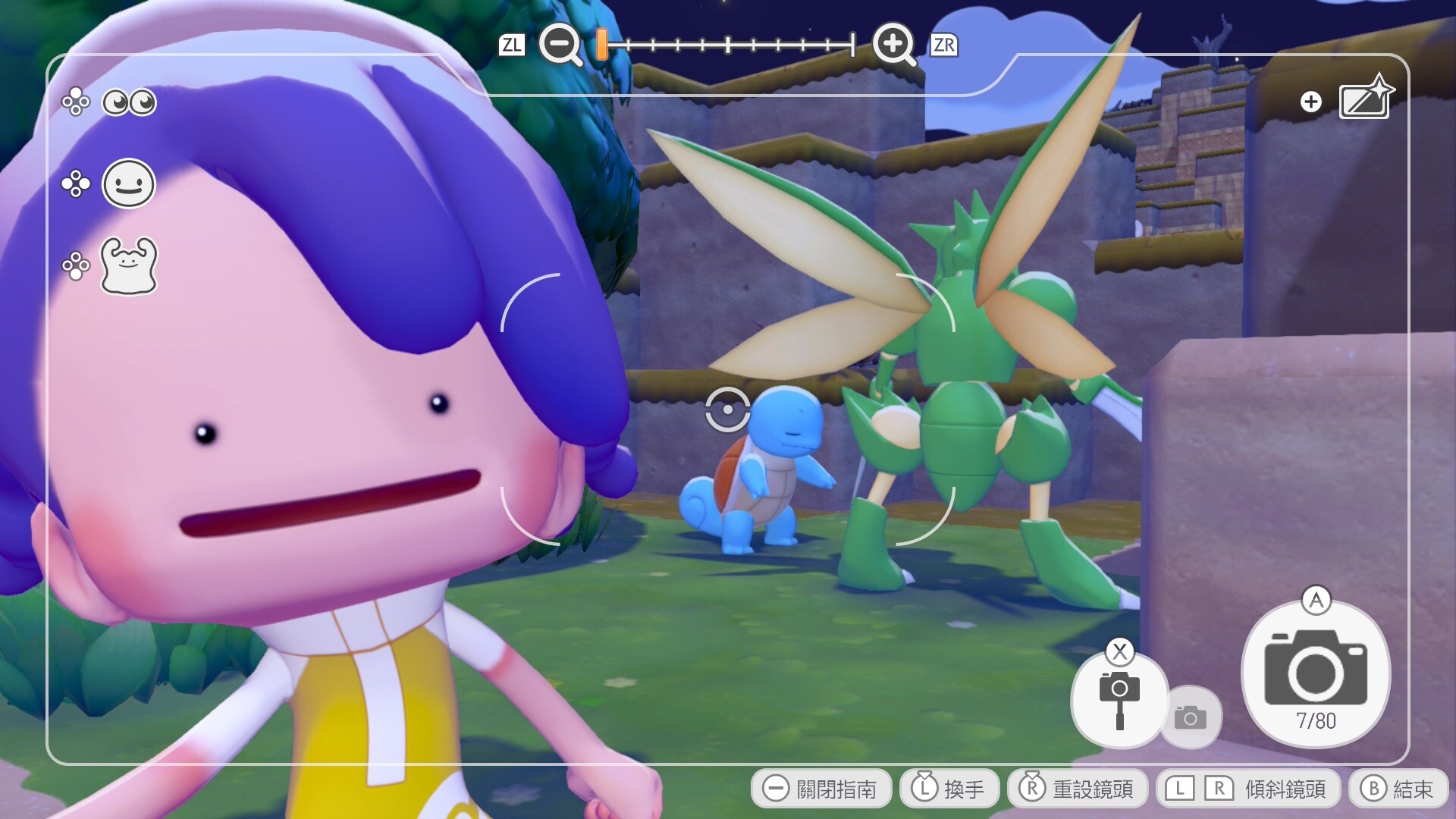1456x819 pixels.
Task: Select the smiley face expression option
Action: click(129, 184)
